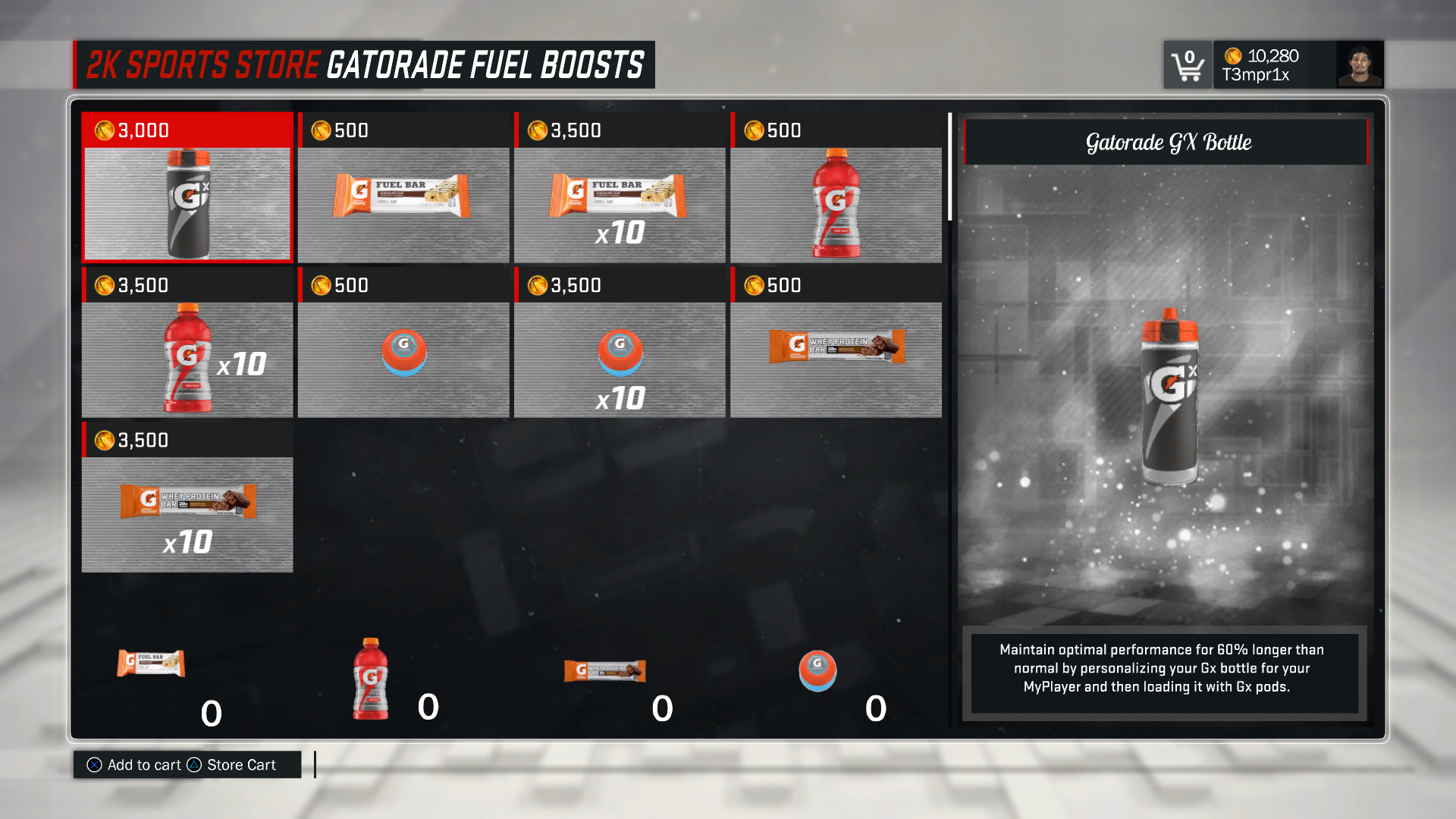Select the single Gx pod for 500

coord(403,343)
